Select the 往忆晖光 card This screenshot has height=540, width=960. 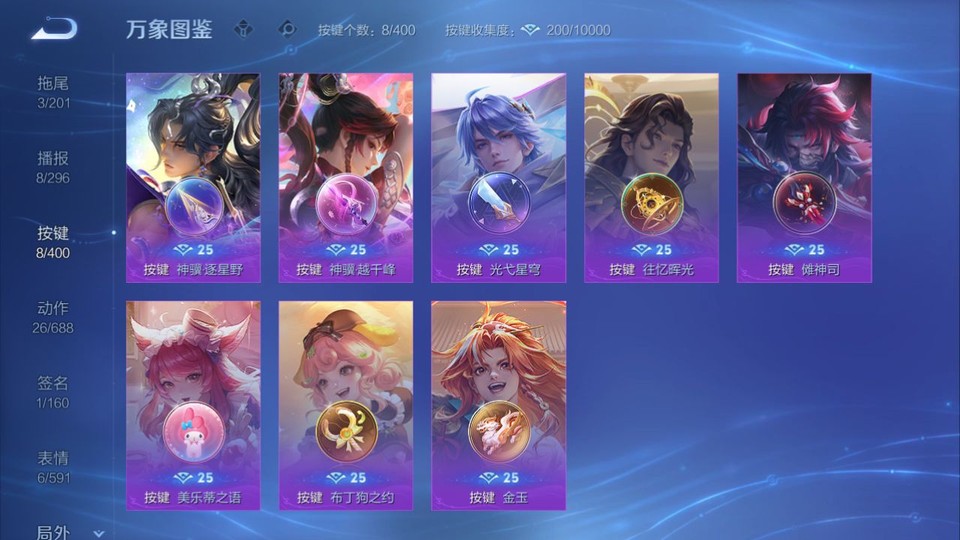coord(651,177)
